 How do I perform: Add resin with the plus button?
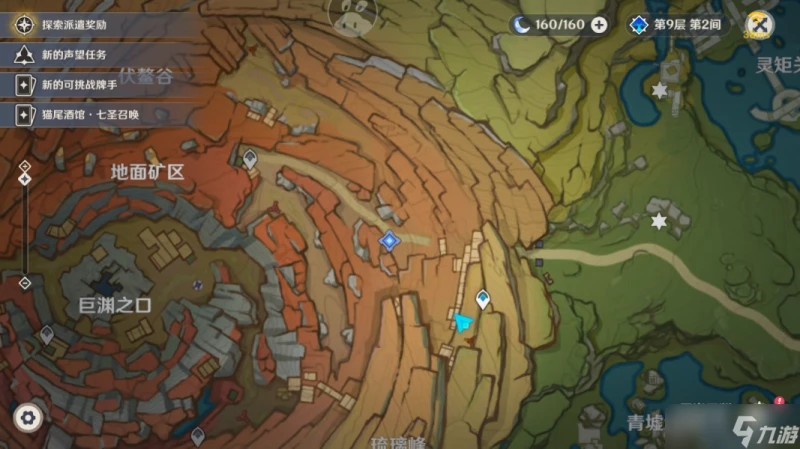[599, 24]
